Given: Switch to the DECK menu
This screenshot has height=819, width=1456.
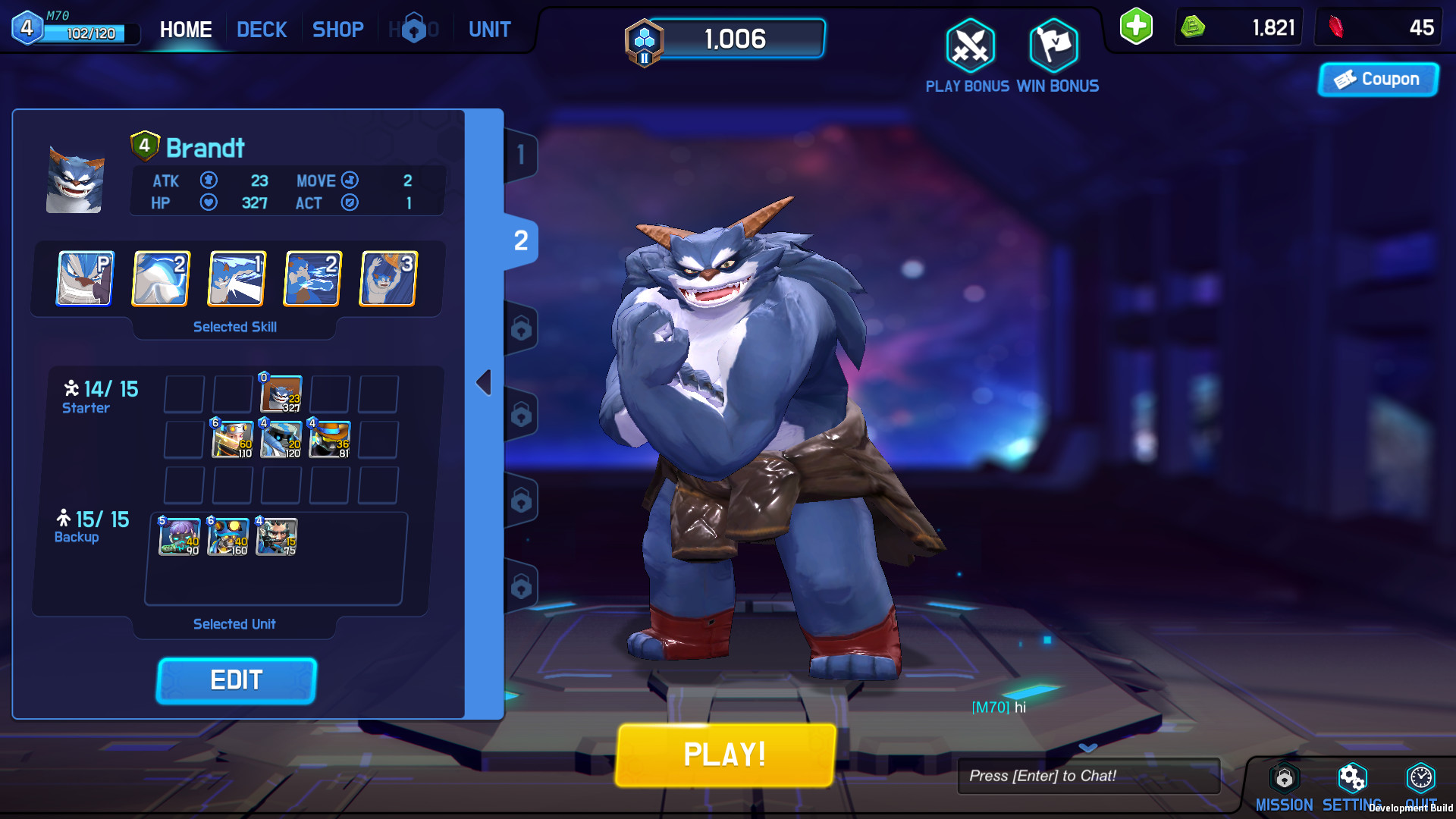Looking at the screenshot, I should click(x=262, y=29).
